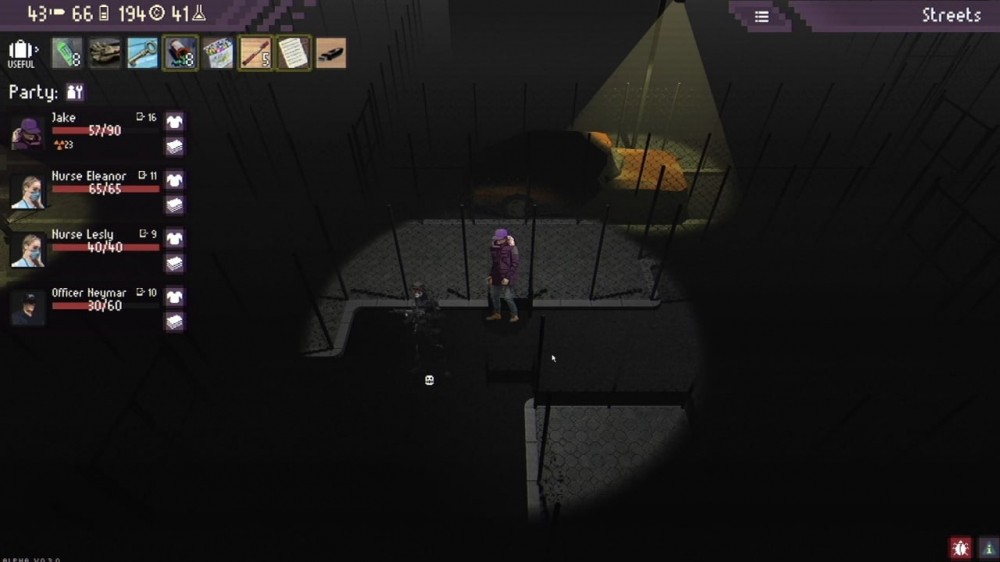Screen dimensions: 1000x562
Task: Select the toothbrush item slot
Action: coord(255,53)
